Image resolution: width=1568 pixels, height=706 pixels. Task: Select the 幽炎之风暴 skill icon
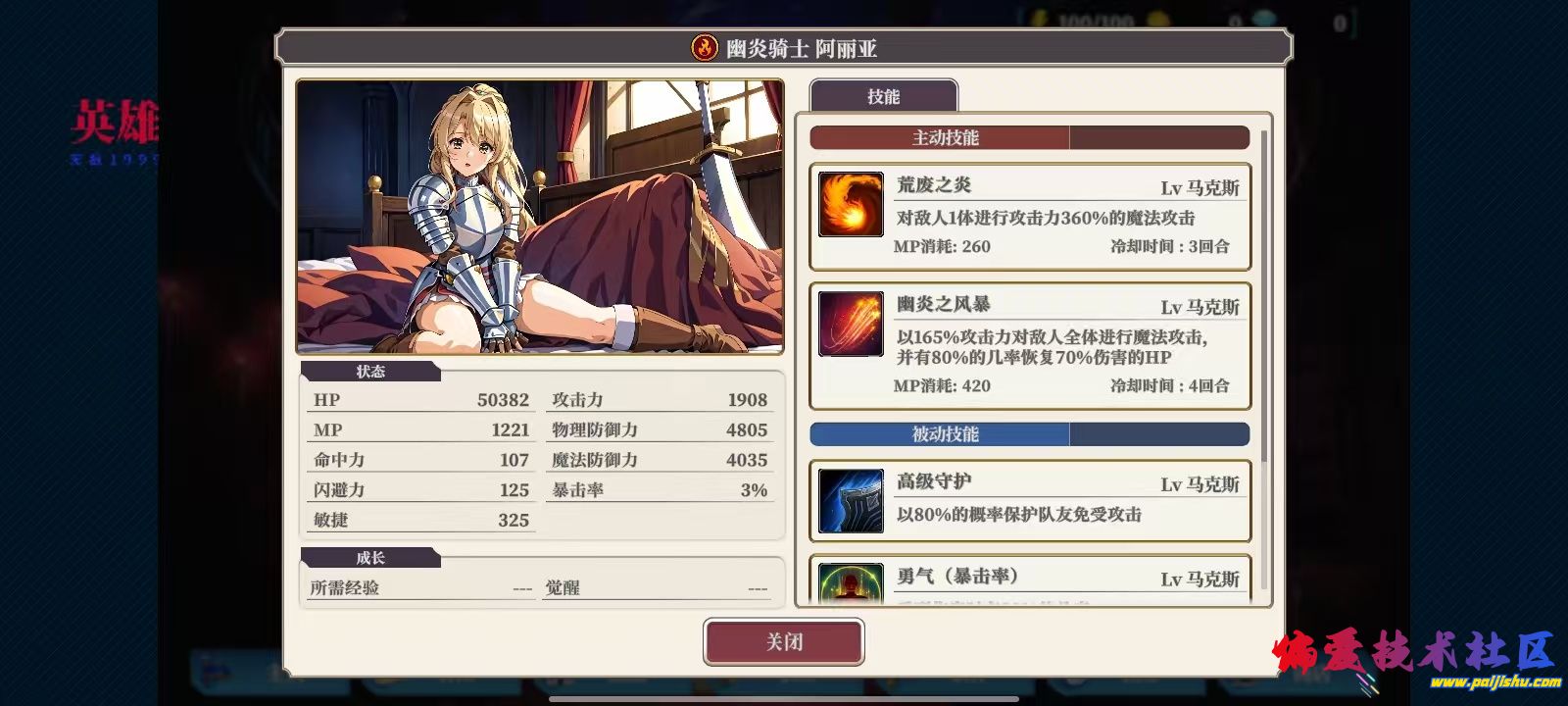click(850, 326)
